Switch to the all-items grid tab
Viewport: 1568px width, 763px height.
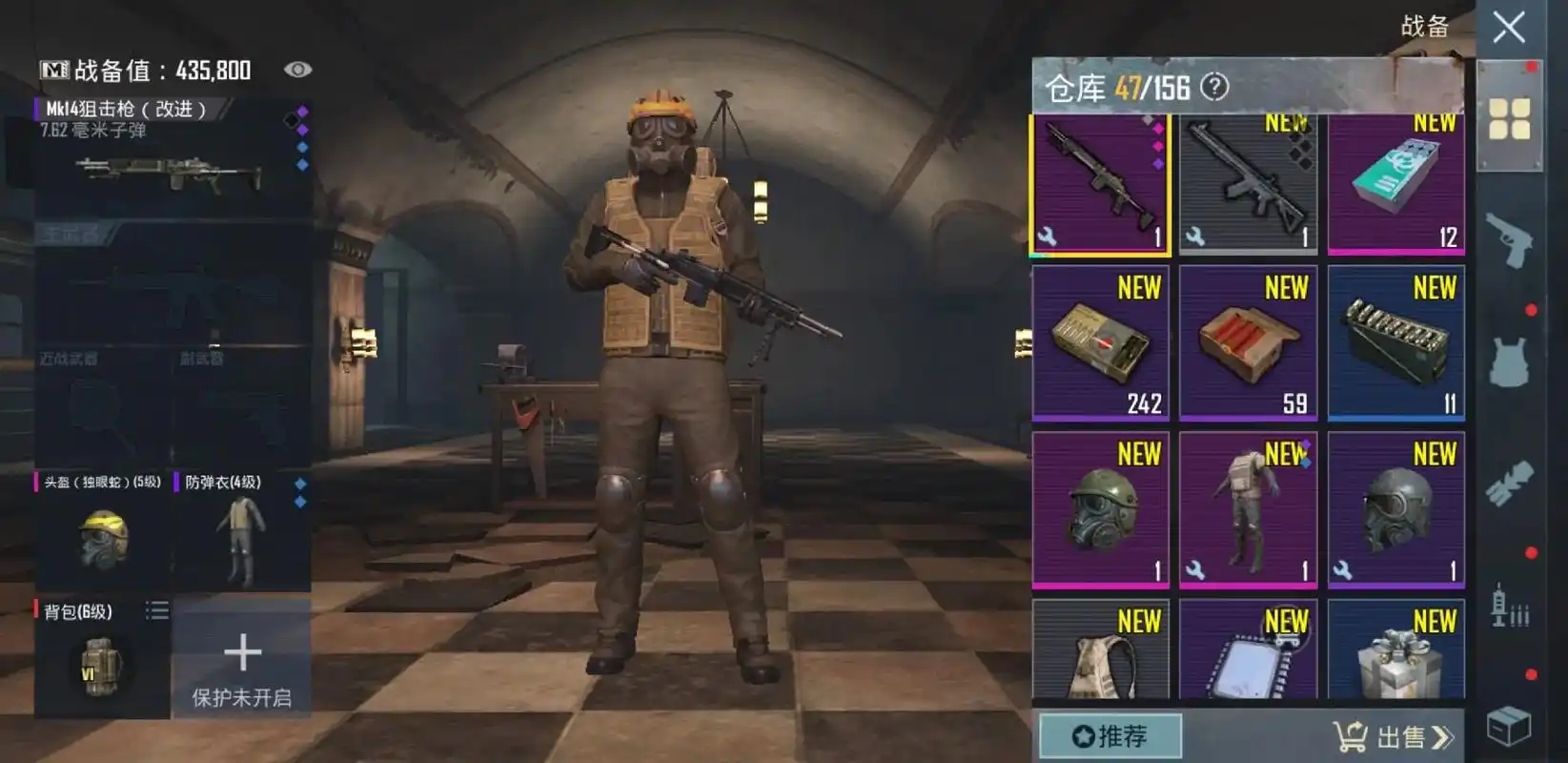(x=1509, y=118)
